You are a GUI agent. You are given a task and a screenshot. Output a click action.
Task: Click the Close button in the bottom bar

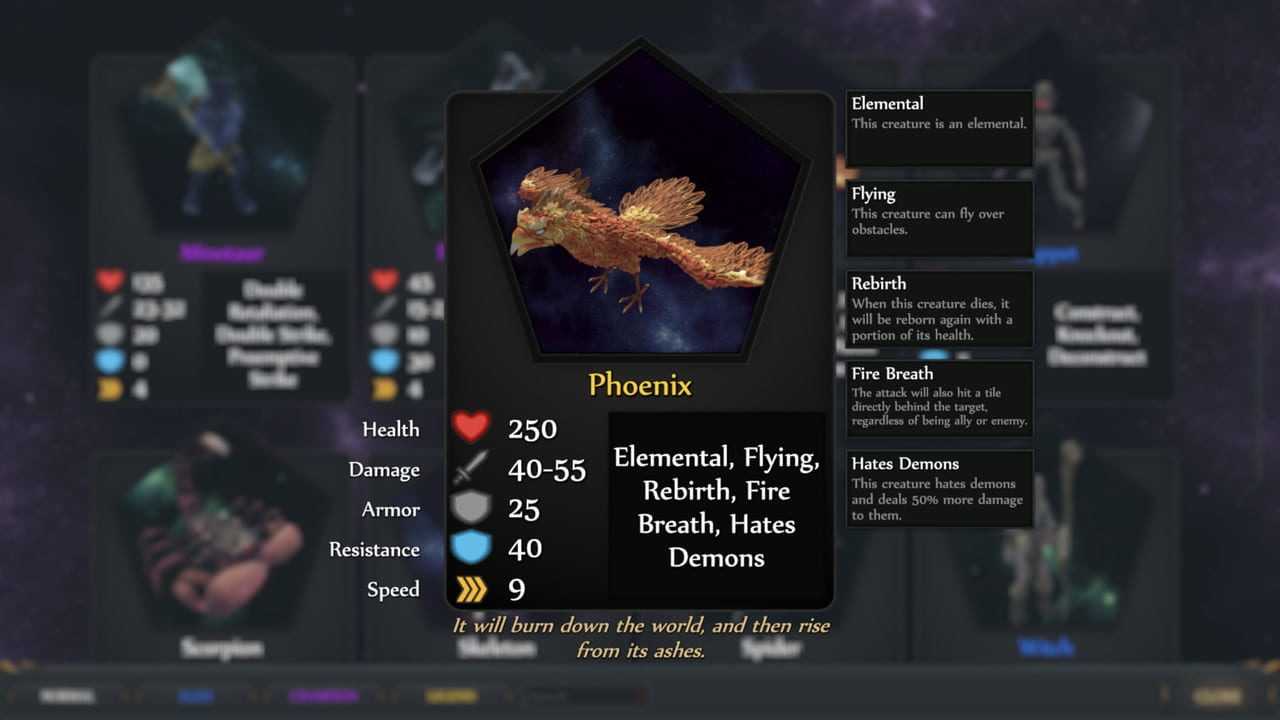pos(1217,696)
